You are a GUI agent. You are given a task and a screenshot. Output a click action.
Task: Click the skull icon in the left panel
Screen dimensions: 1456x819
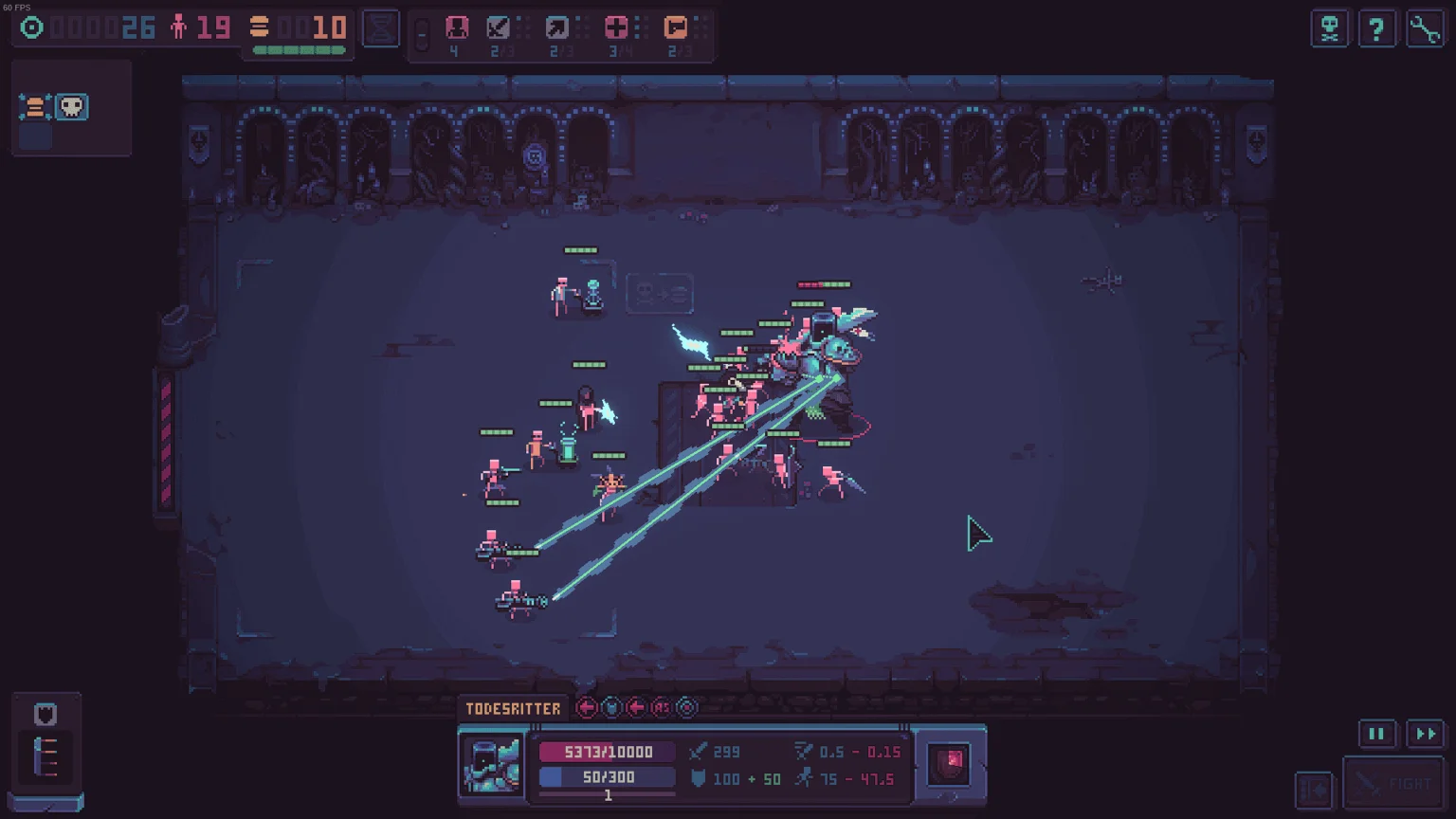point(72,106)
